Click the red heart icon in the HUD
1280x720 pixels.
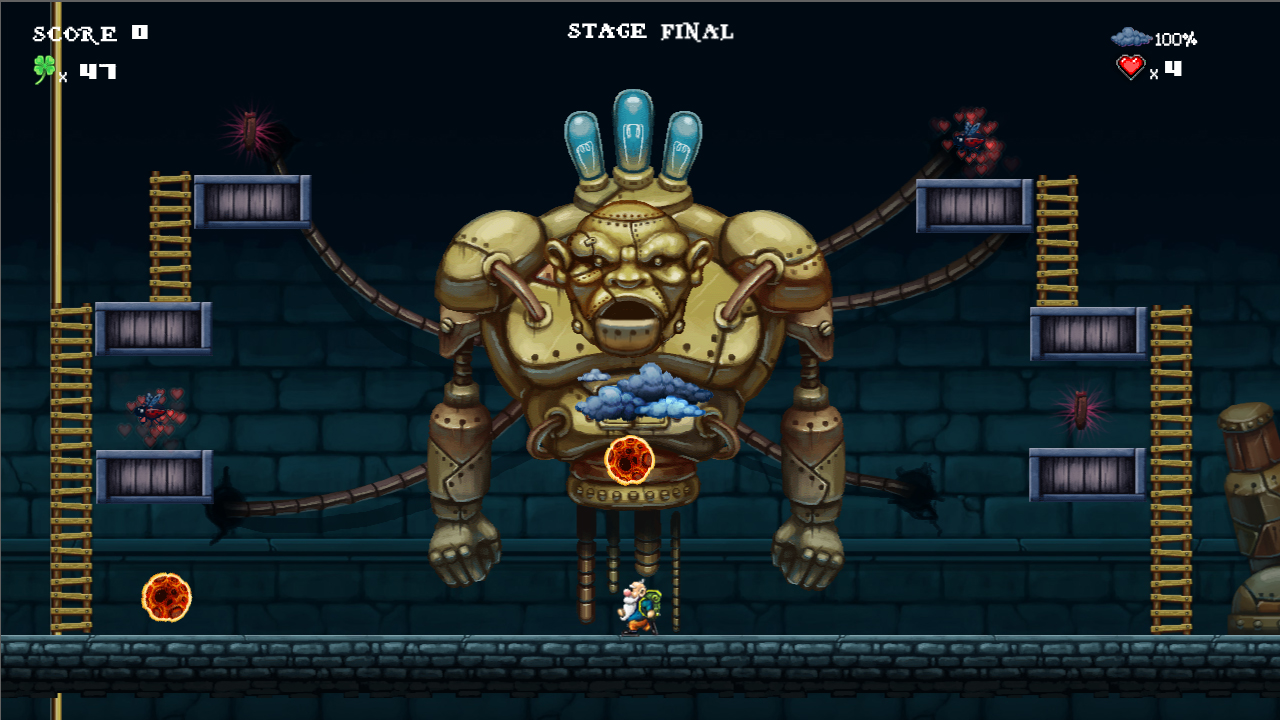(1129, 68)
